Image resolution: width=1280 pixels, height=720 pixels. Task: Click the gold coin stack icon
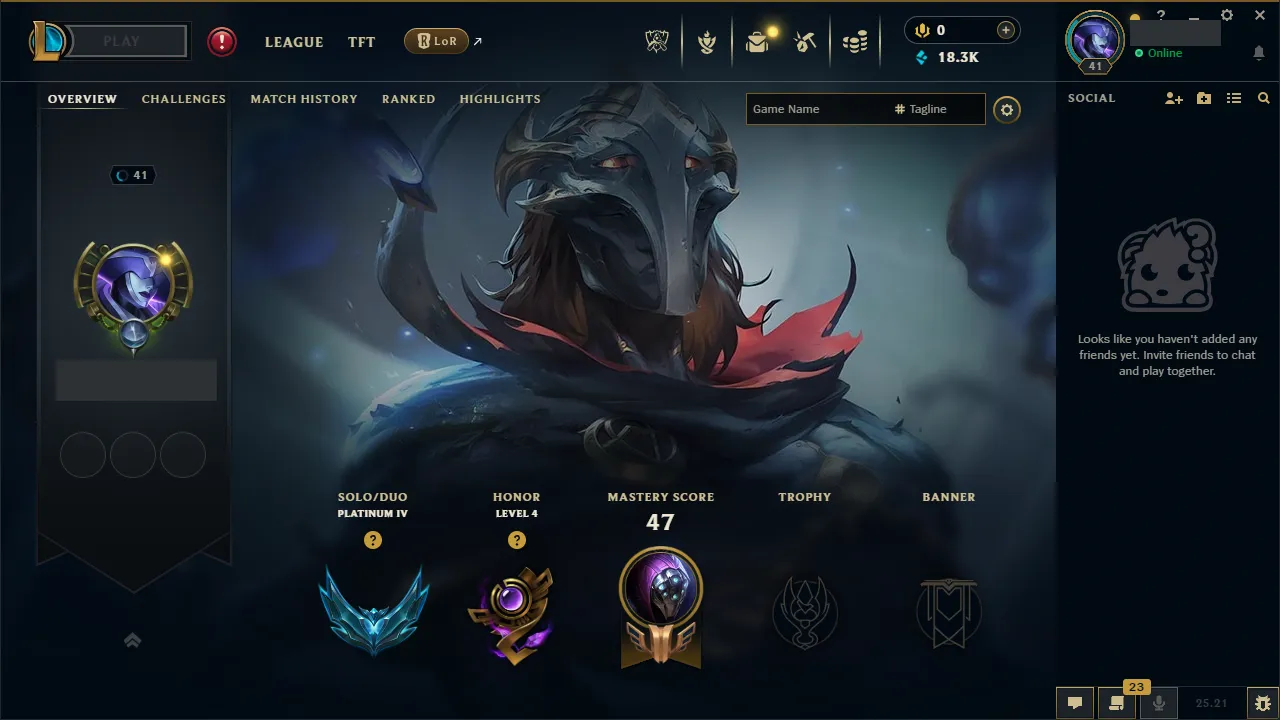pyautogui.click(x=855, y=41)
